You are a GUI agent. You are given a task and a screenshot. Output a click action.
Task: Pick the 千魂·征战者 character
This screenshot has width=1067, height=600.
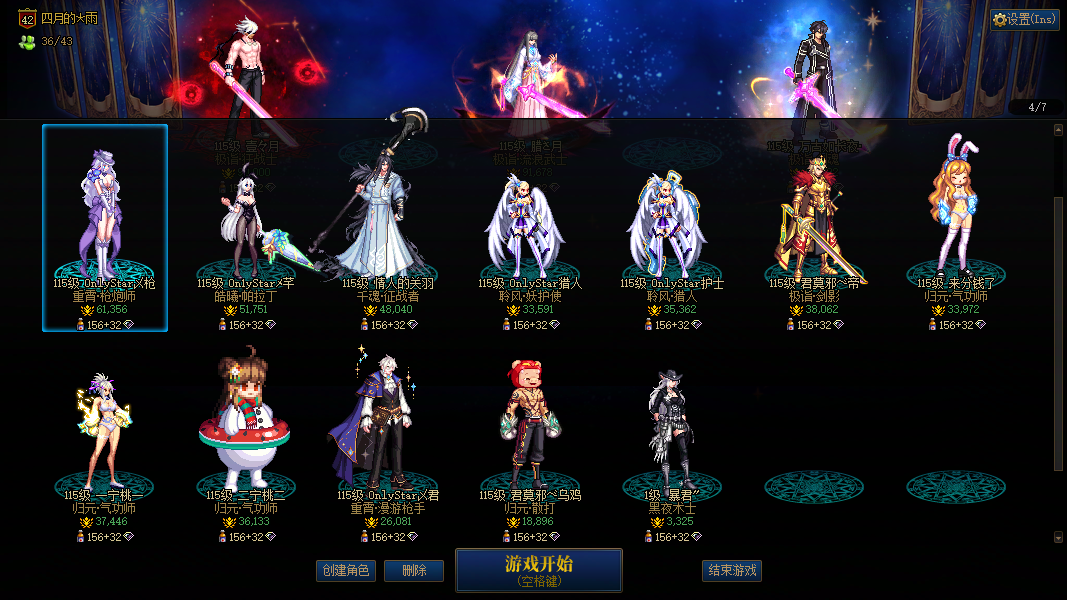tap(389, 230)
